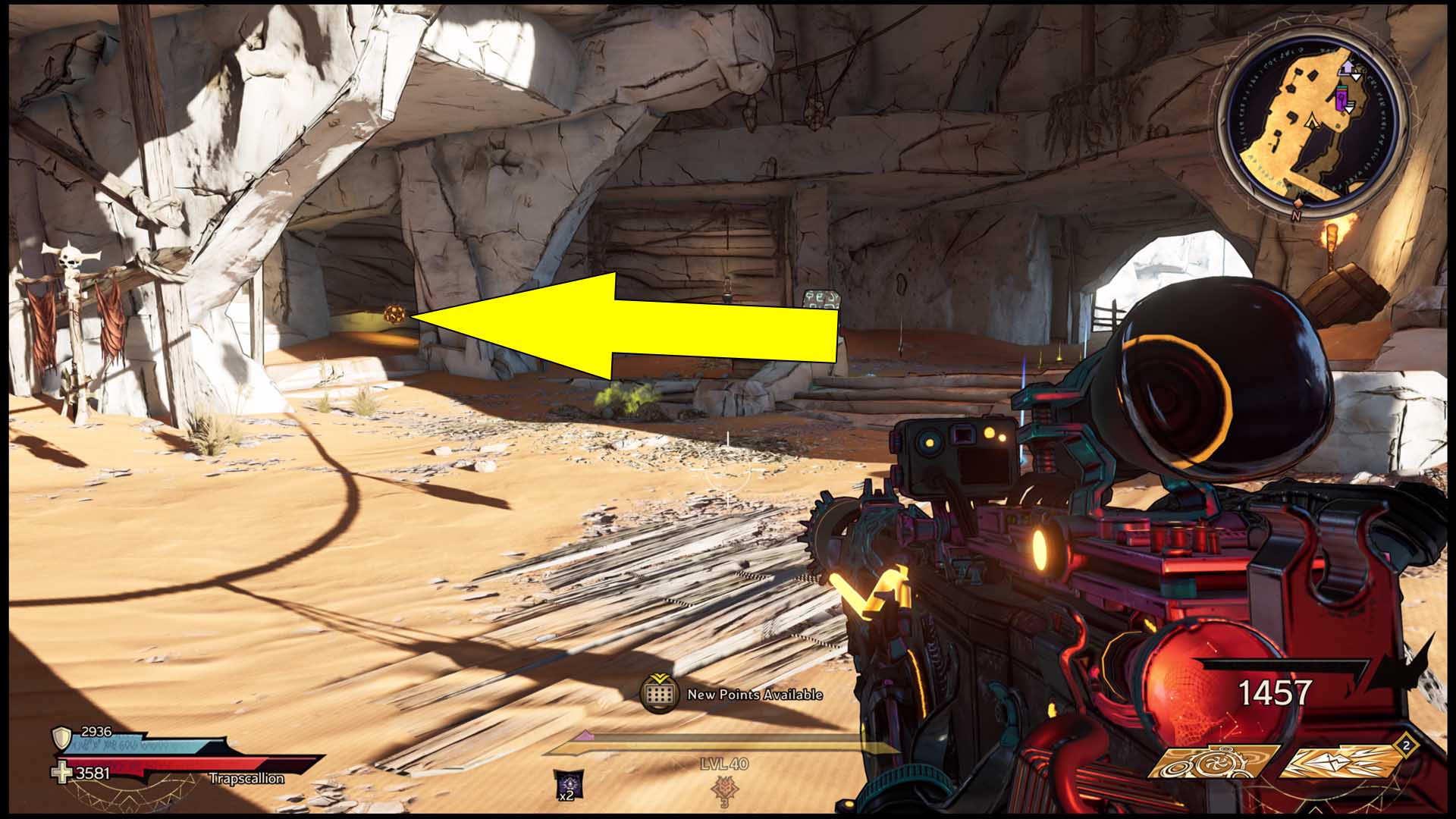1456x819 pixels.
Task: Toggle the player arrow marker on minimap
Action: tap(1311, 121)
